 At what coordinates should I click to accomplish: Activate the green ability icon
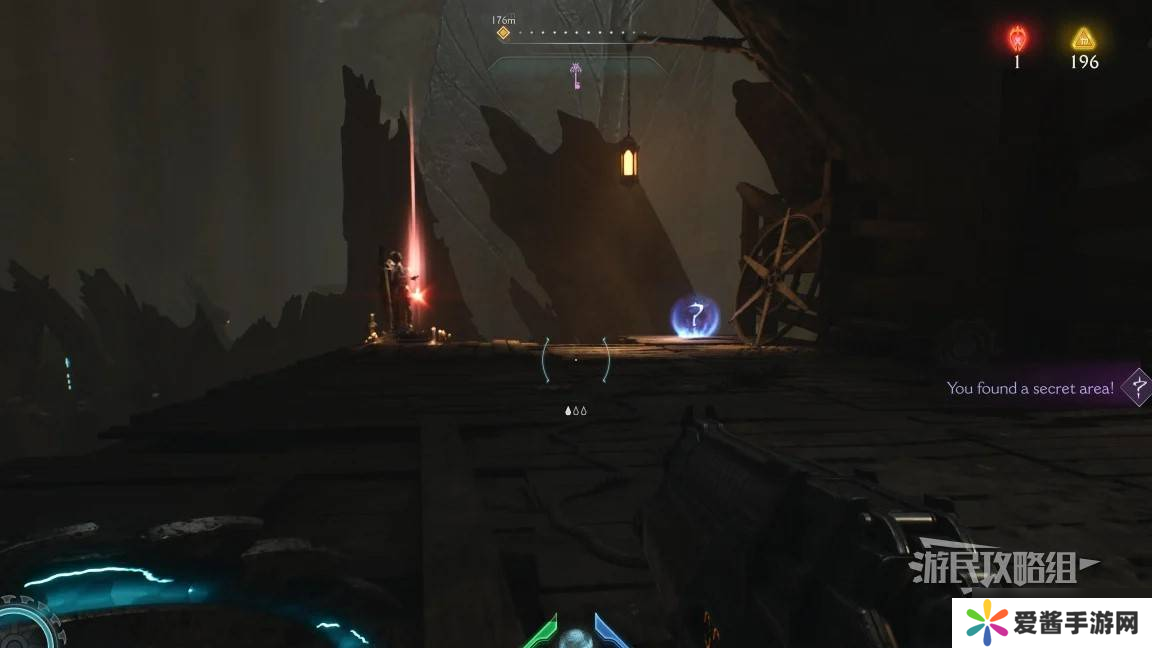541,633
